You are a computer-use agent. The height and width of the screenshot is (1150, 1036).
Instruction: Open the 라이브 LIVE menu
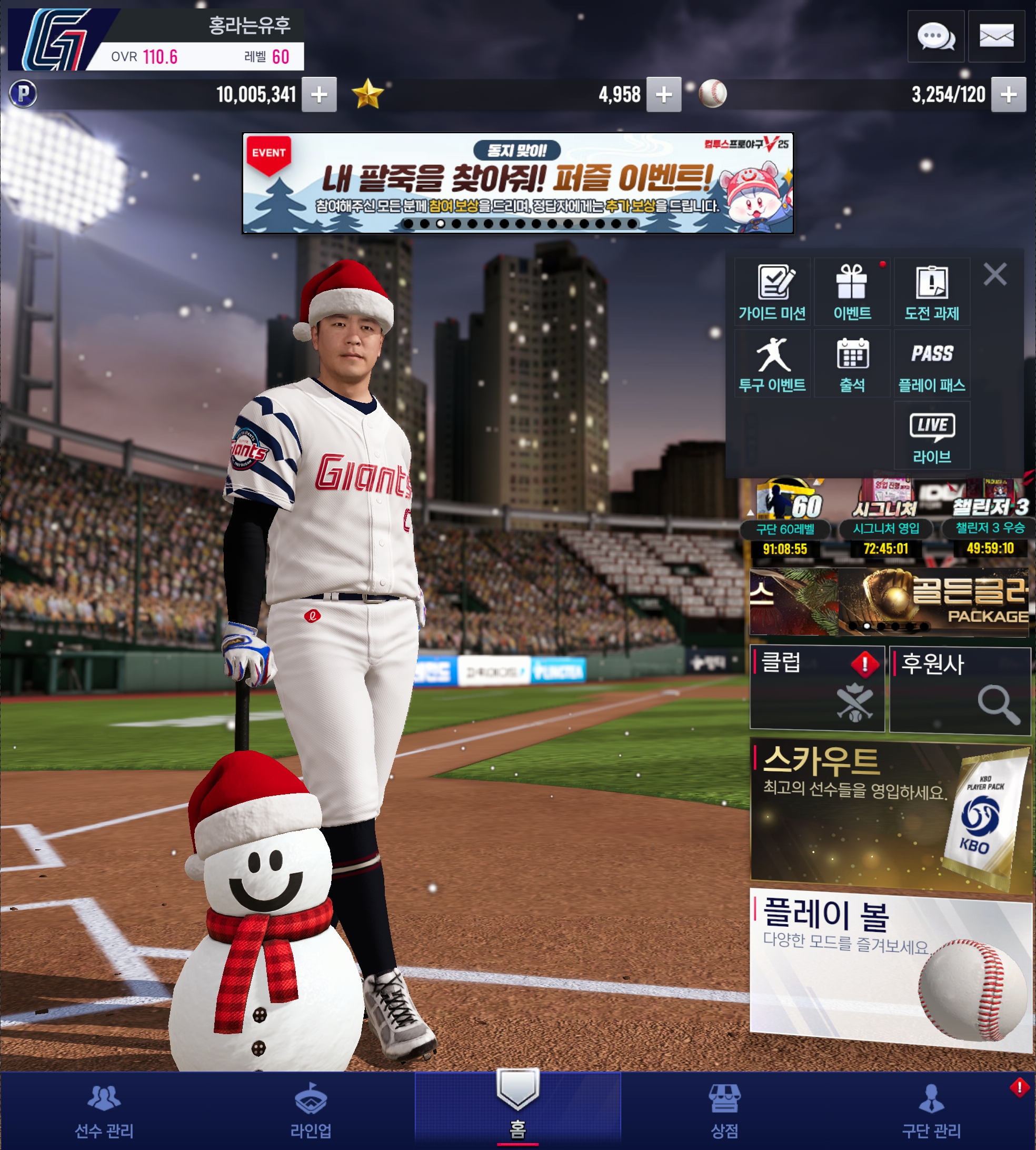point(932,435)
